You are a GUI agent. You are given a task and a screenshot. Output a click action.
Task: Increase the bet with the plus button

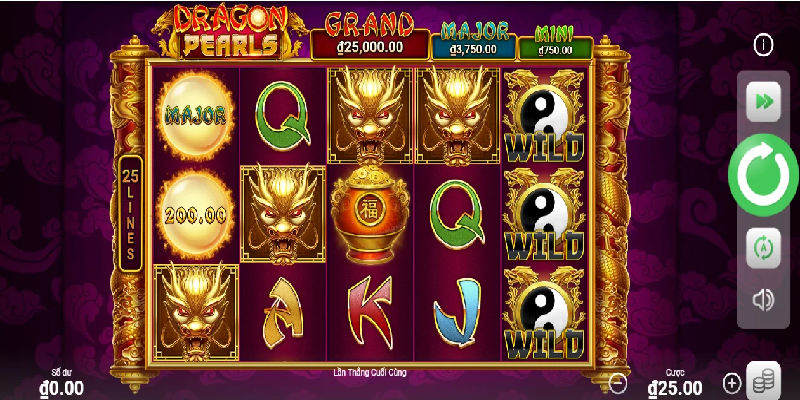point(732,382)
